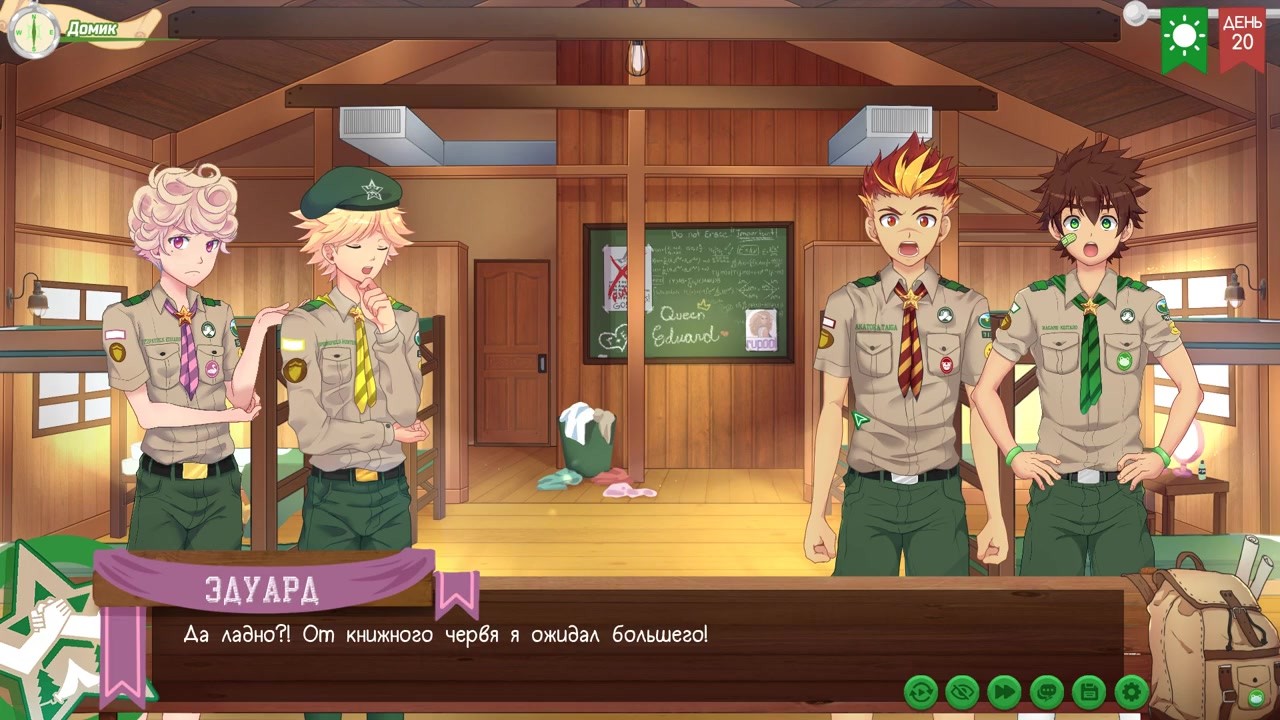Hide the dialogue box using the crossed-eye icon
1280x720 pixels.
(962, 691)
